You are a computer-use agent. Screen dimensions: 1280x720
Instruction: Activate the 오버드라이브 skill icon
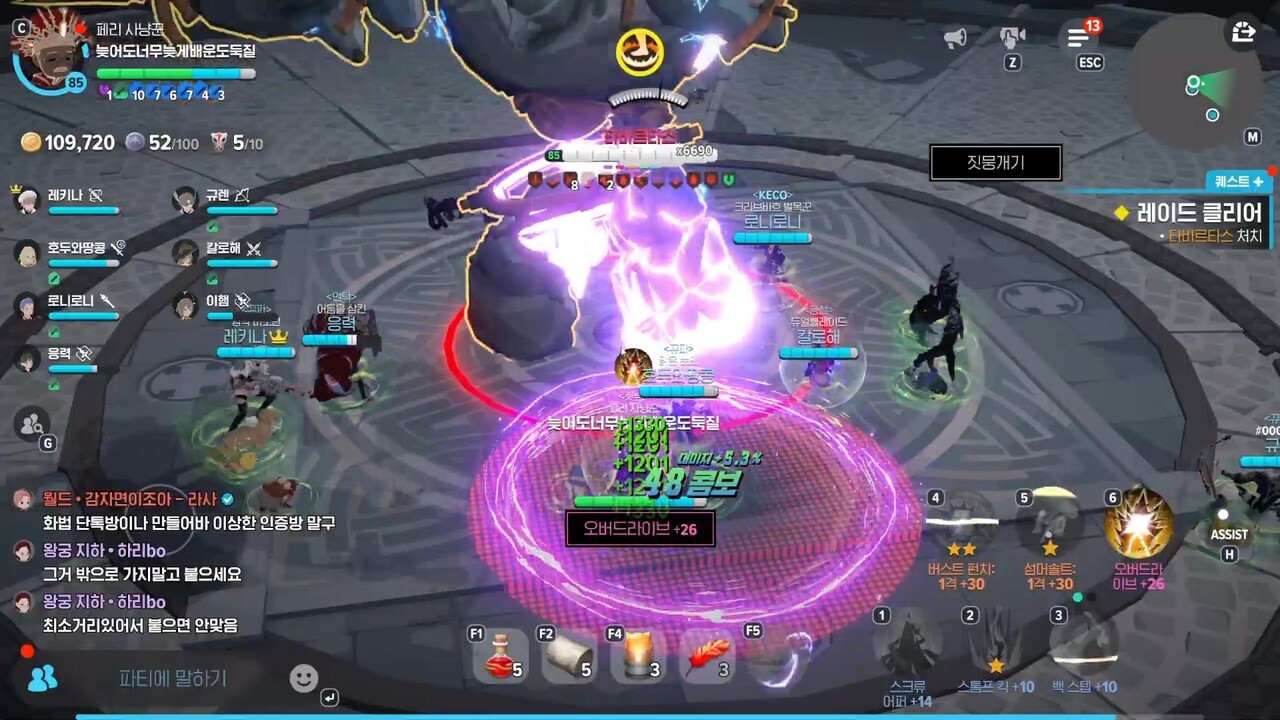point(1138,522)
